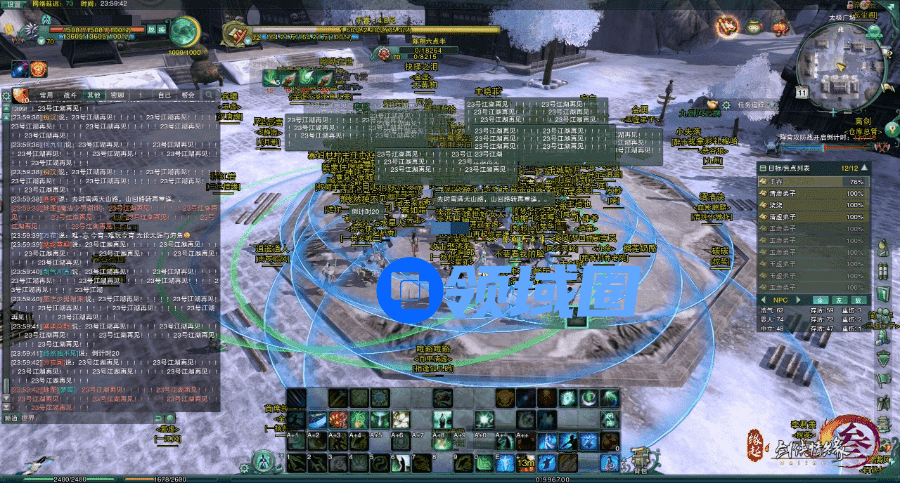Click the orange flame buff icon
This screenshot has width=900, height=483.
click(x=40, y=69)
